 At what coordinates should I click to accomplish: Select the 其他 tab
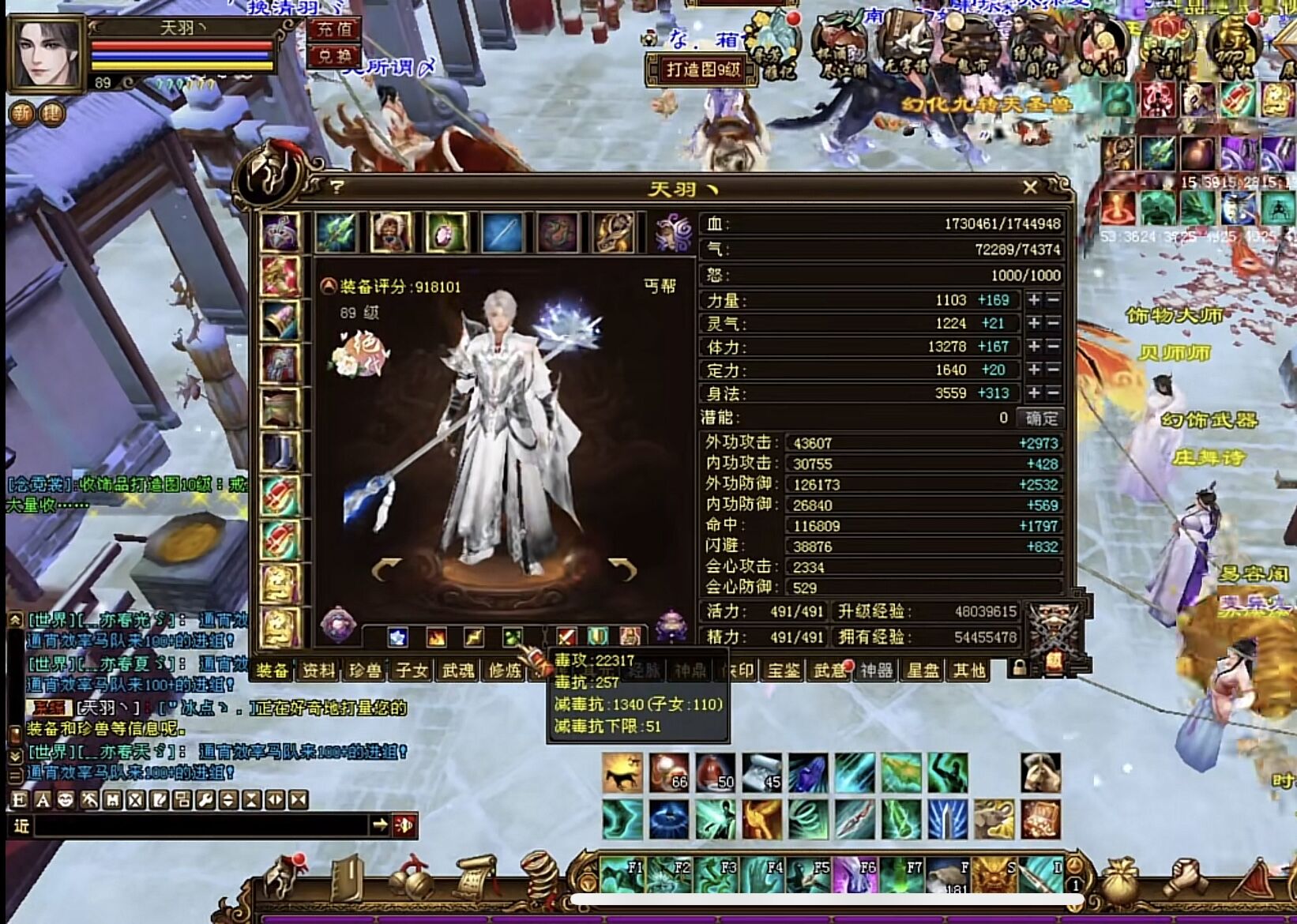point(969,670)
